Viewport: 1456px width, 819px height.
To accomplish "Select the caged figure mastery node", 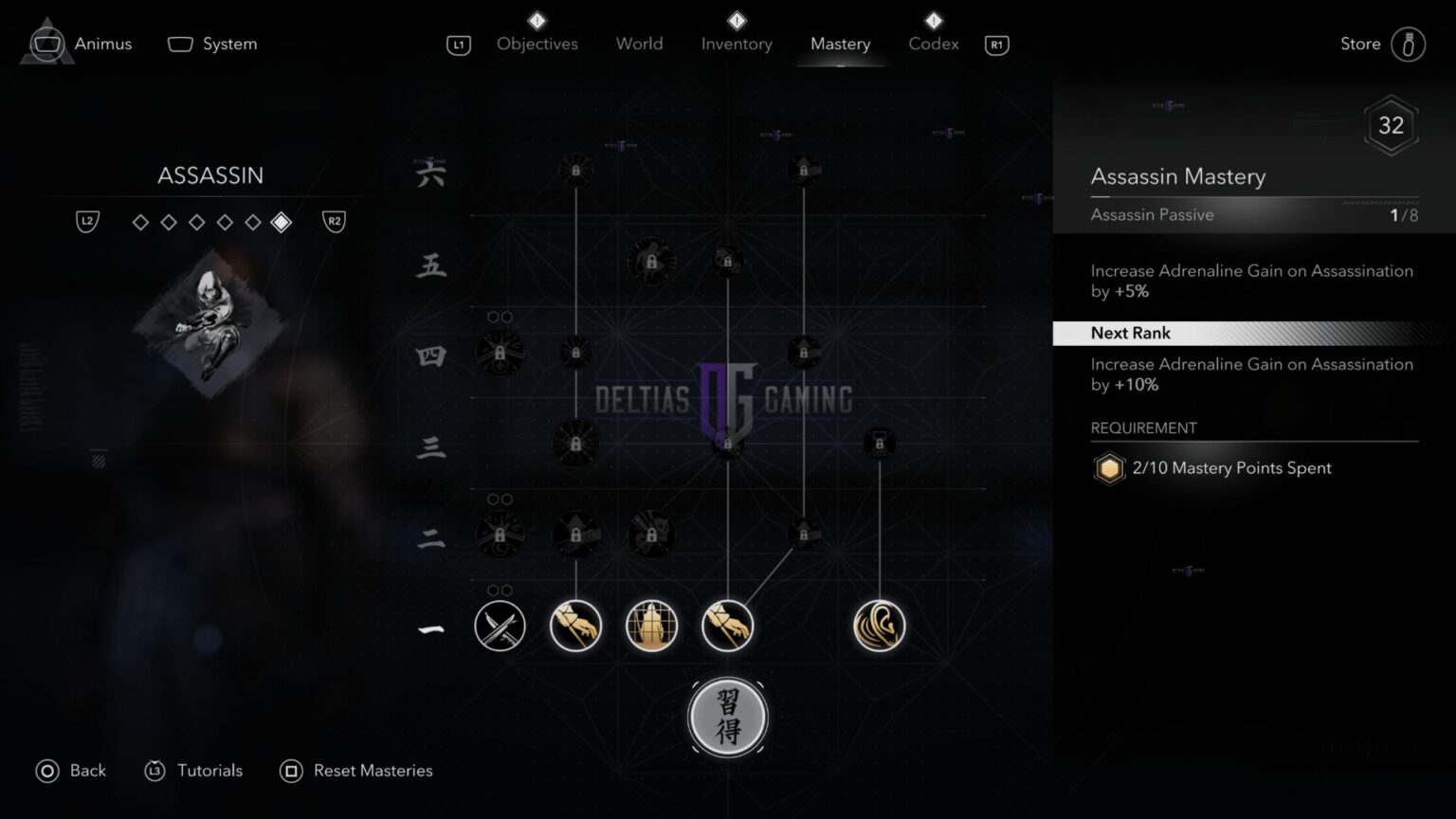I will (651, 626).
